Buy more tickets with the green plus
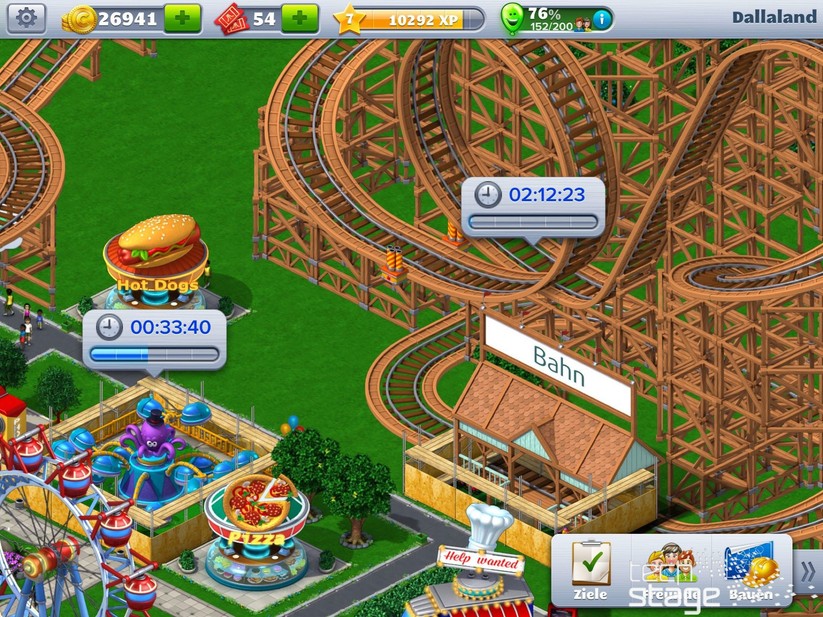The height and width of the screenshot is (617, 823). pyautogui.click(x=299, y=18)
